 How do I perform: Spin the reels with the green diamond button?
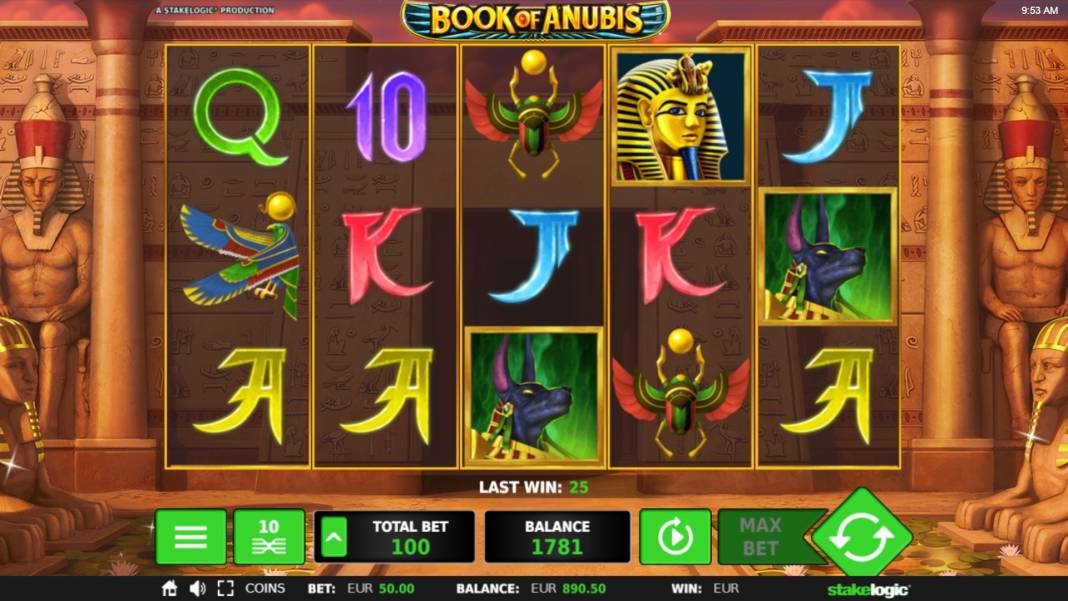coord(861,539)
